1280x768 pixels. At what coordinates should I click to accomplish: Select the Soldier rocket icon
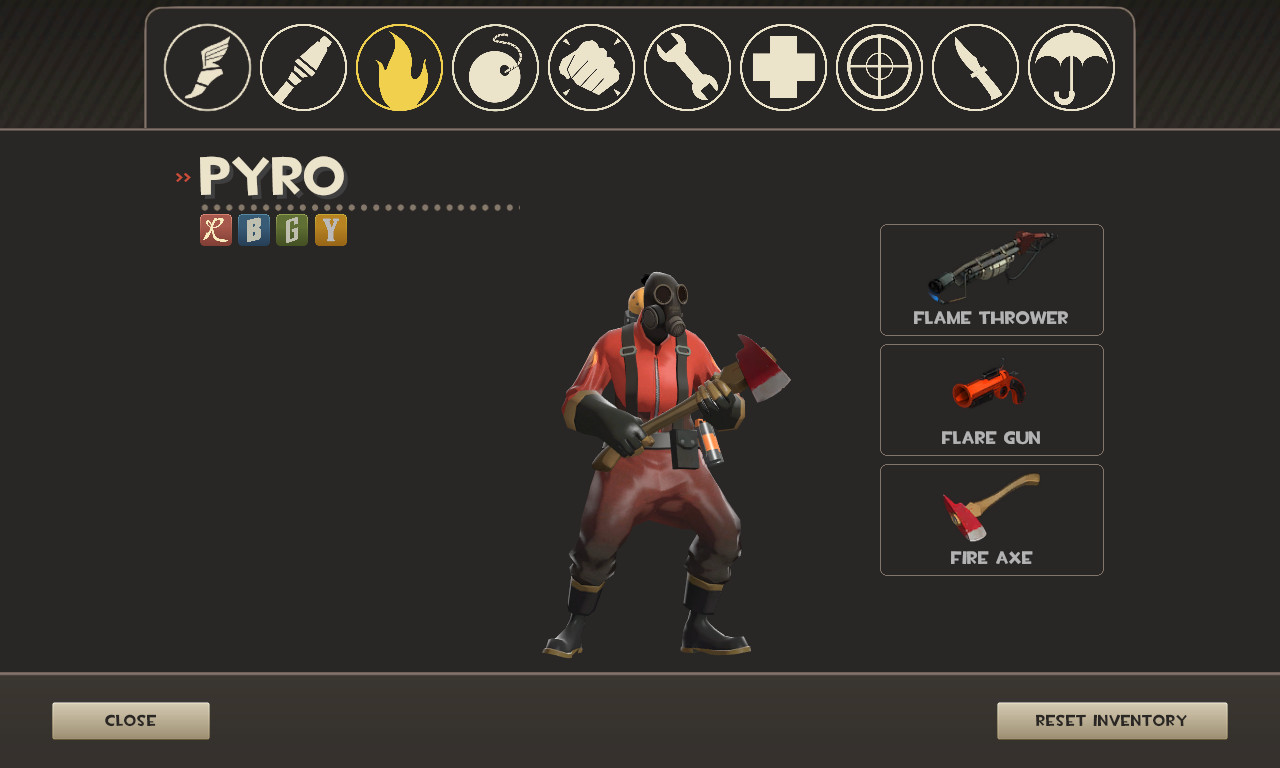click(302, 67)
